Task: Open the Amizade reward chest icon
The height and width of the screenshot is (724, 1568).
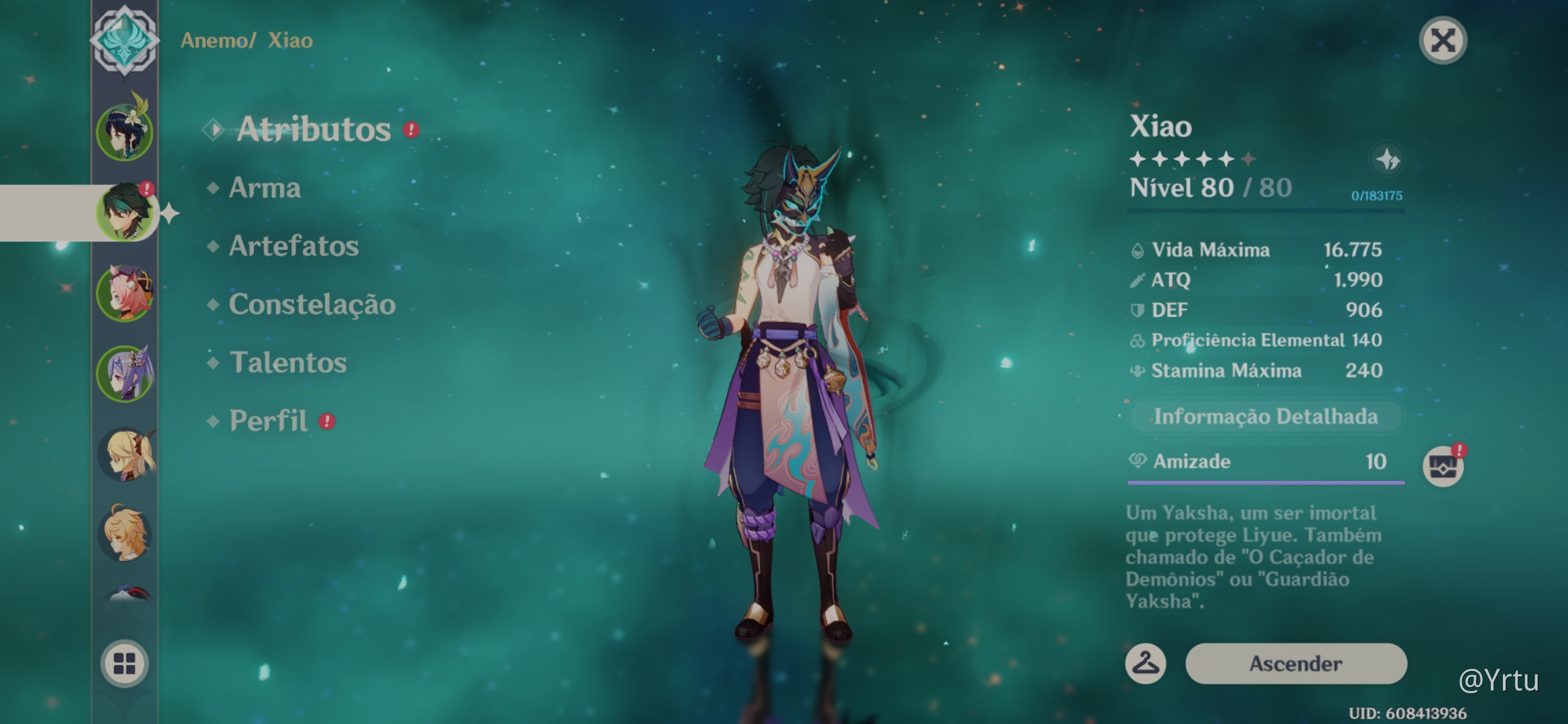Action: tap(1443, 465)
